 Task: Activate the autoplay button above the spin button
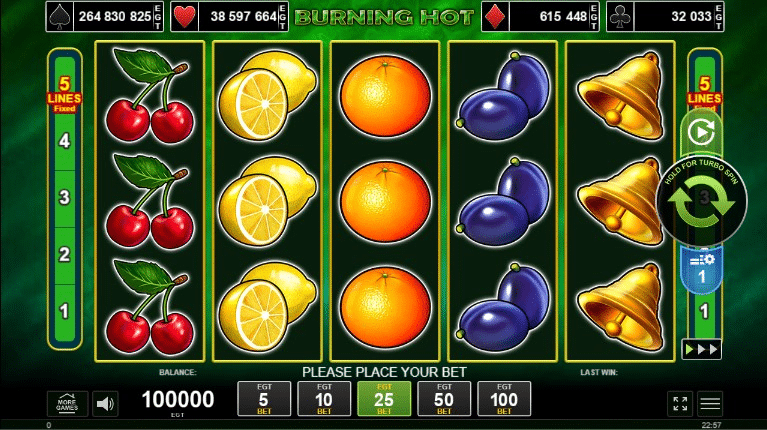coord(701,131)
